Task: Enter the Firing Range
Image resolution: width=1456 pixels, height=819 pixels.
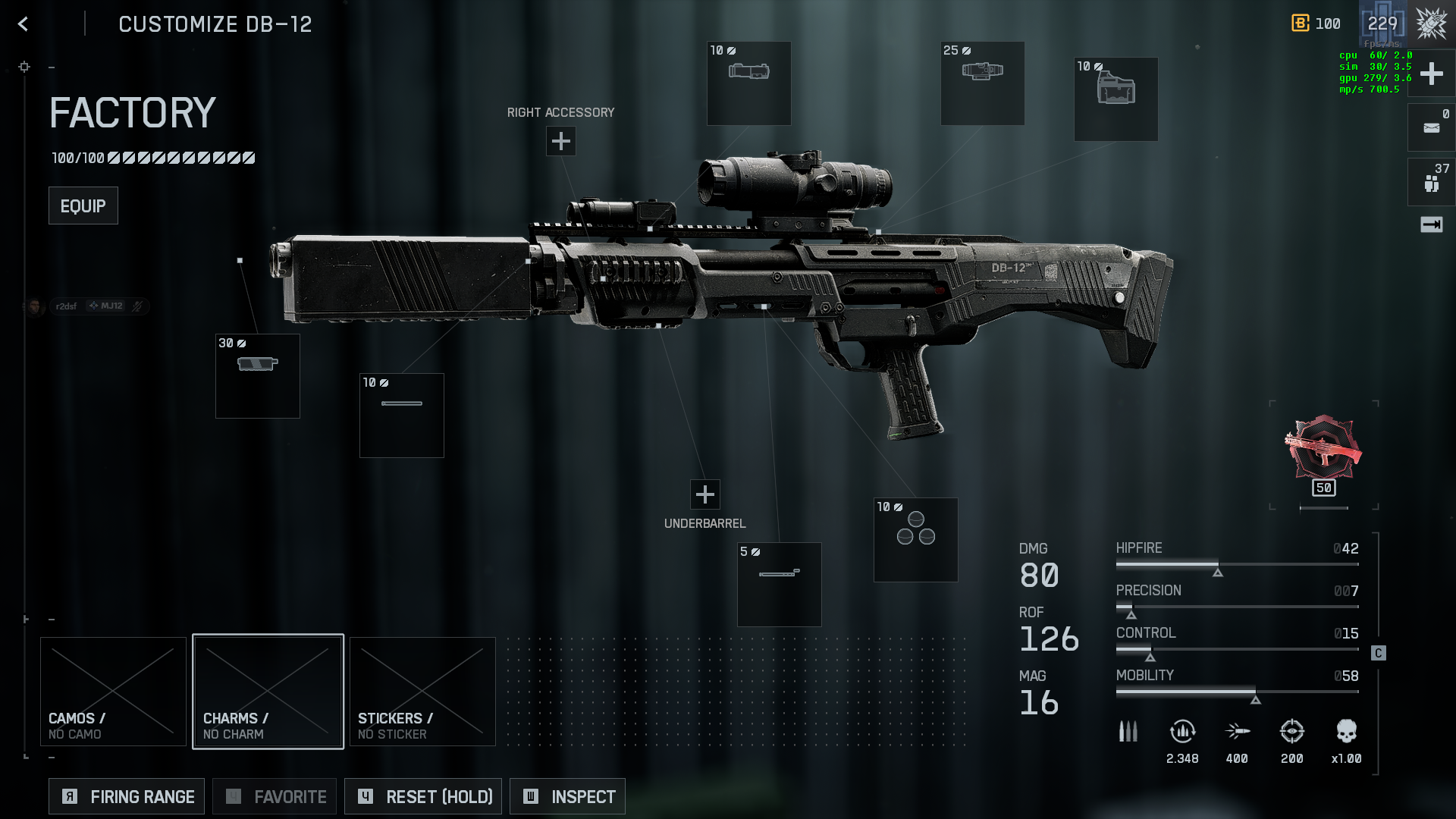Action: pyautogui.click(x=127, y=796)
